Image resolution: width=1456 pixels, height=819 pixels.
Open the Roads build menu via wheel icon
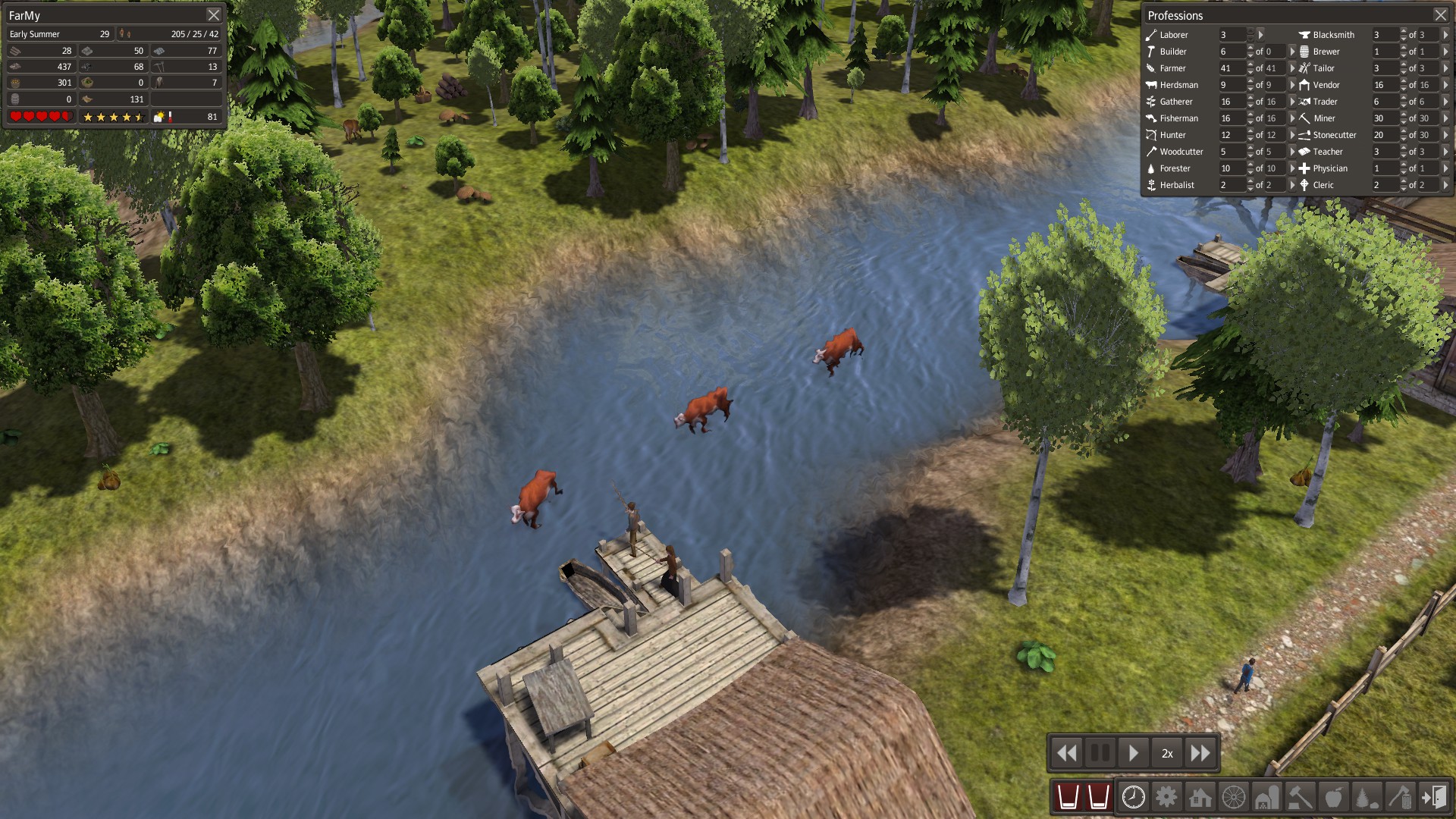pyautogui.click(x=1235, y=798)
